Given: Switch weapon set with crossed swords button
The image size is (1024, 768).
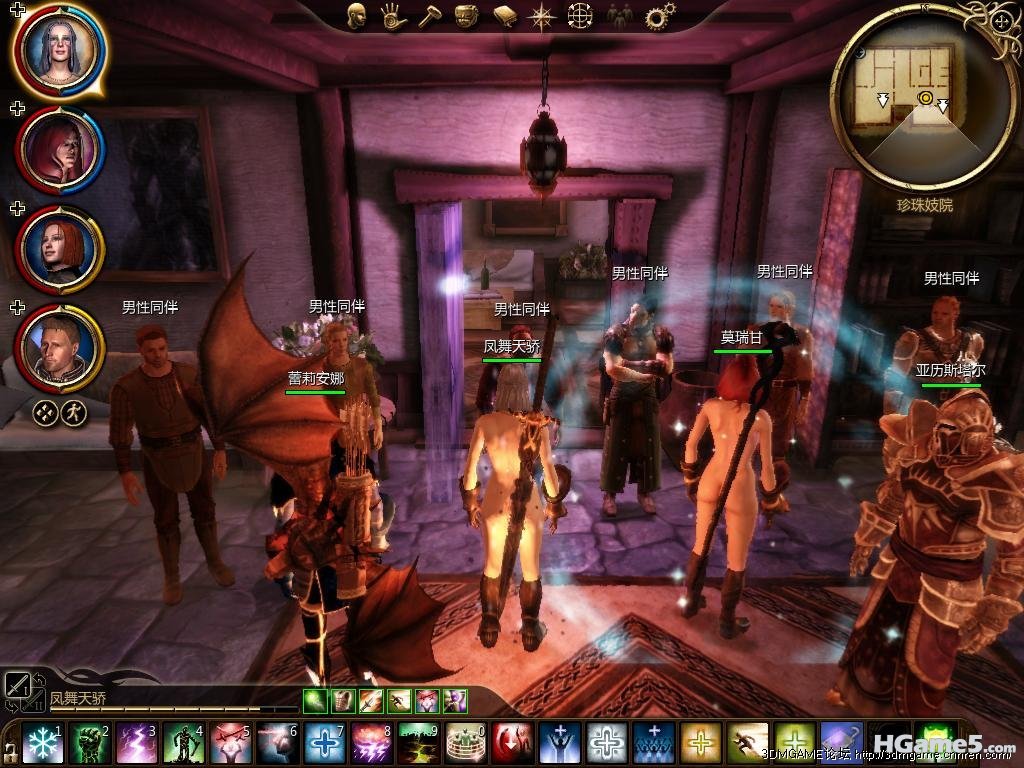Looking at the screenshot, I should [18, 684].
